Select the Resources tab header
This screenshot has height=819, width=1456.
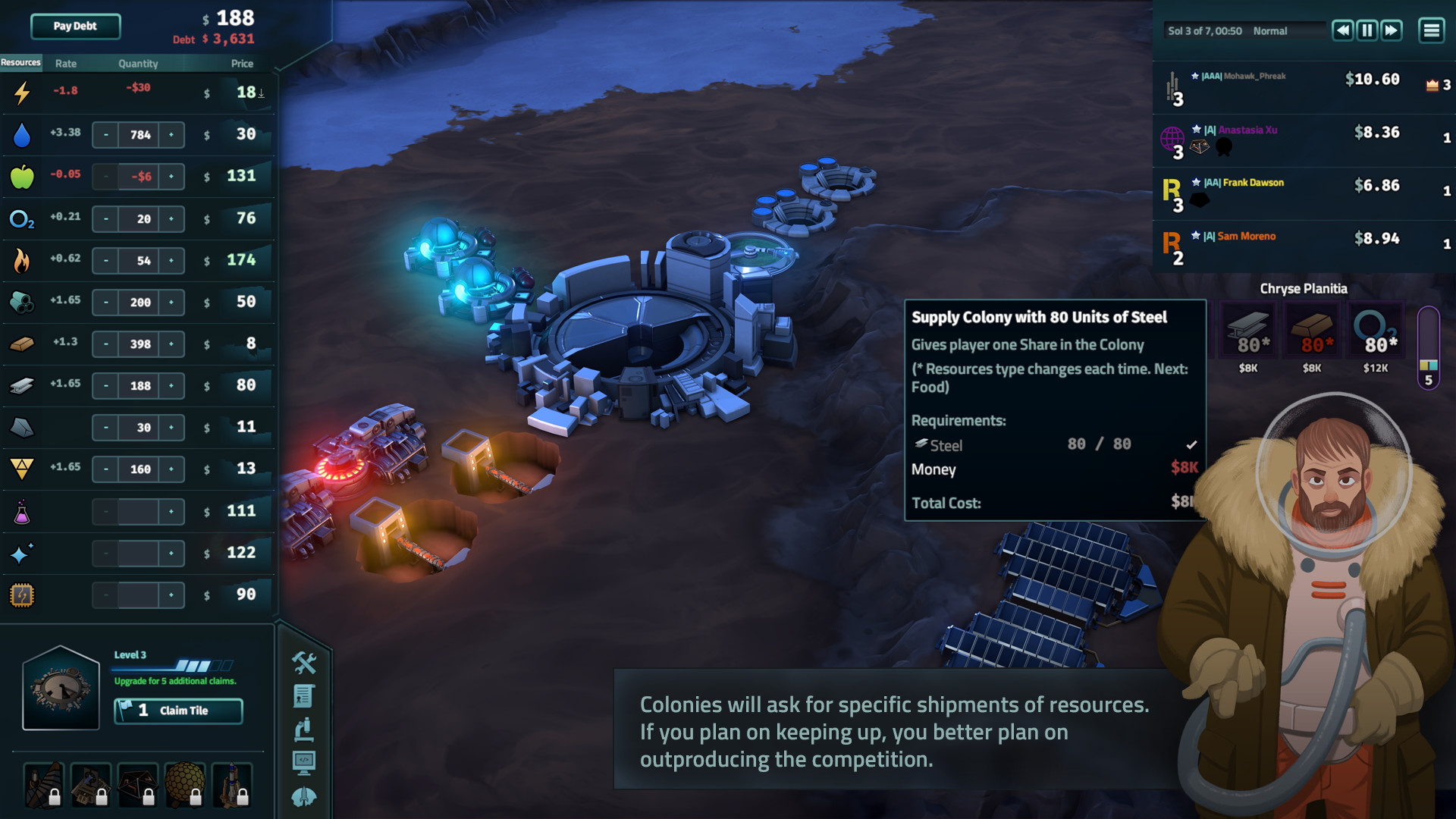20,62
